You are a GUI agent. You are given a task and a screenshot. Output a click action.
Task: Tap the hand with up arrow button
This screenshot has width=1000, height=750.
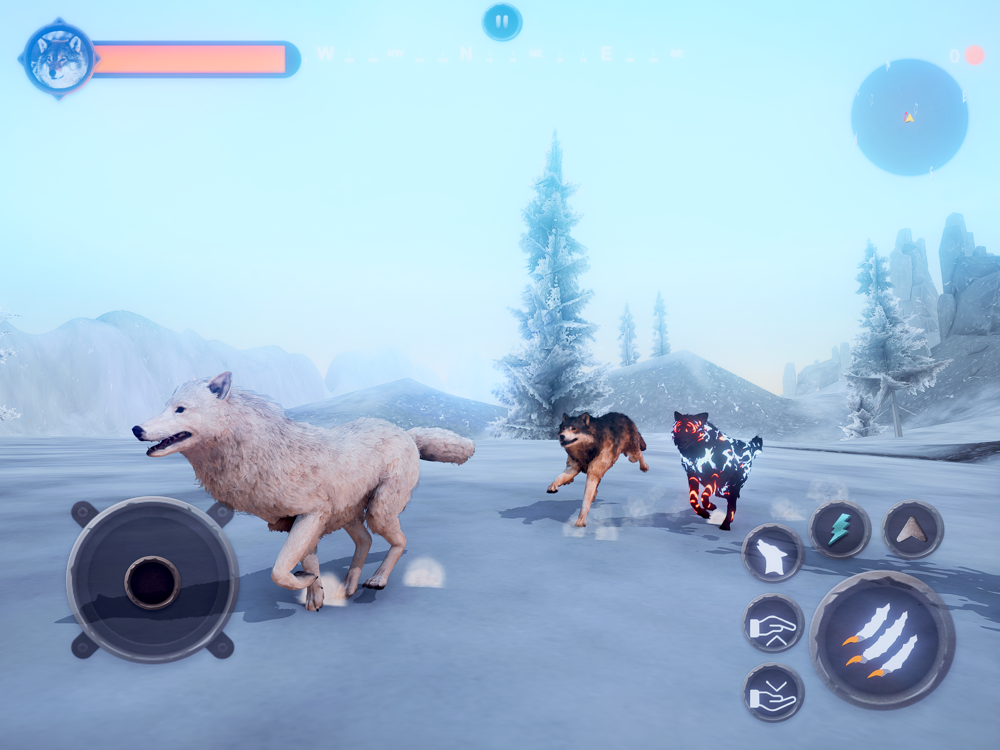[x=773, y=623]
